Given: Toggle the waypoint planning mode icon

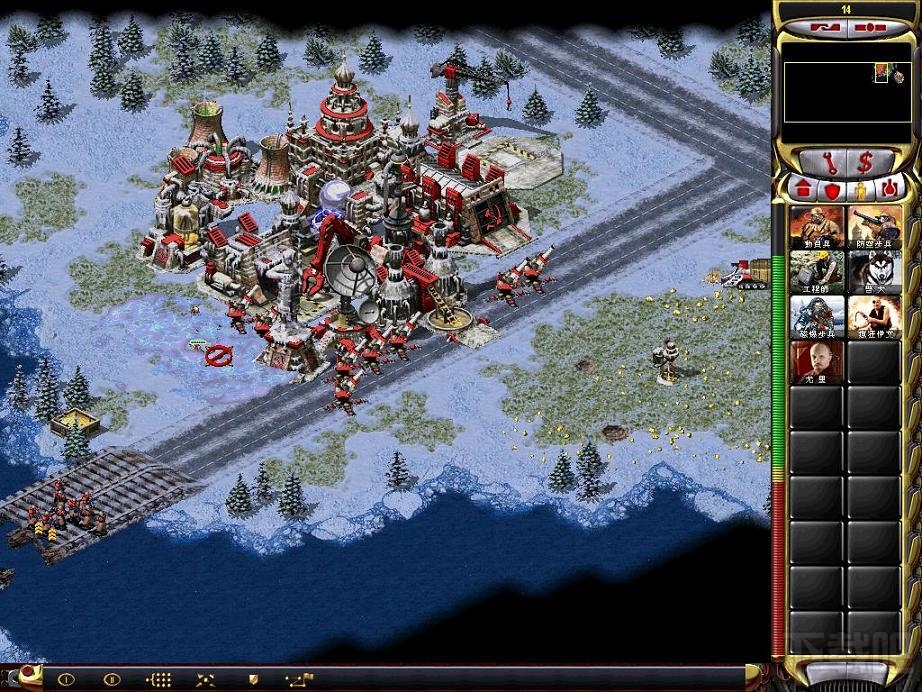Looking at the screenshot, I should [x=297, y=679].
